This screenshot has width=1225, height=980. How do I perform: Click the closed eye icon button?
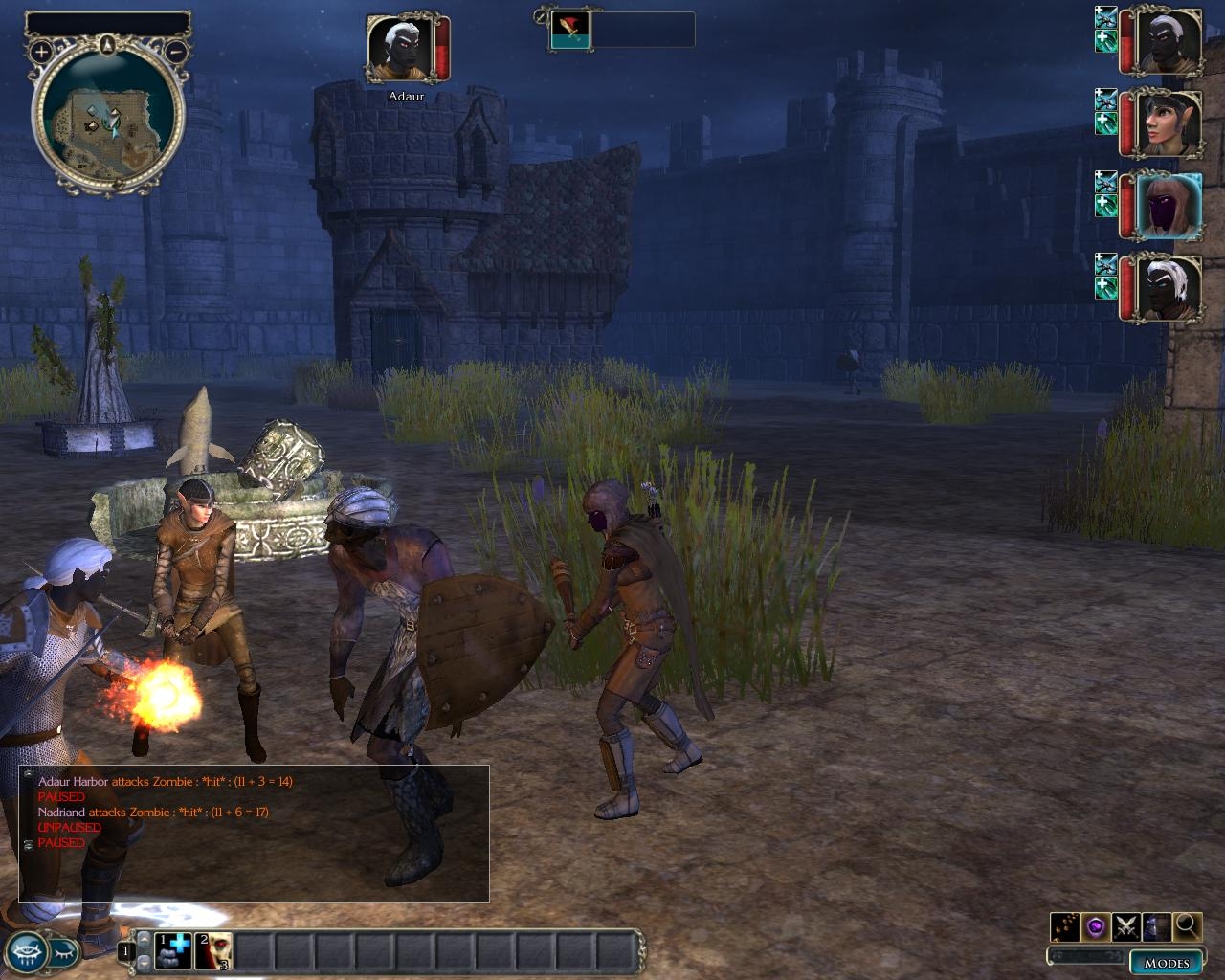pyautogui.click(x=63, y=950)
